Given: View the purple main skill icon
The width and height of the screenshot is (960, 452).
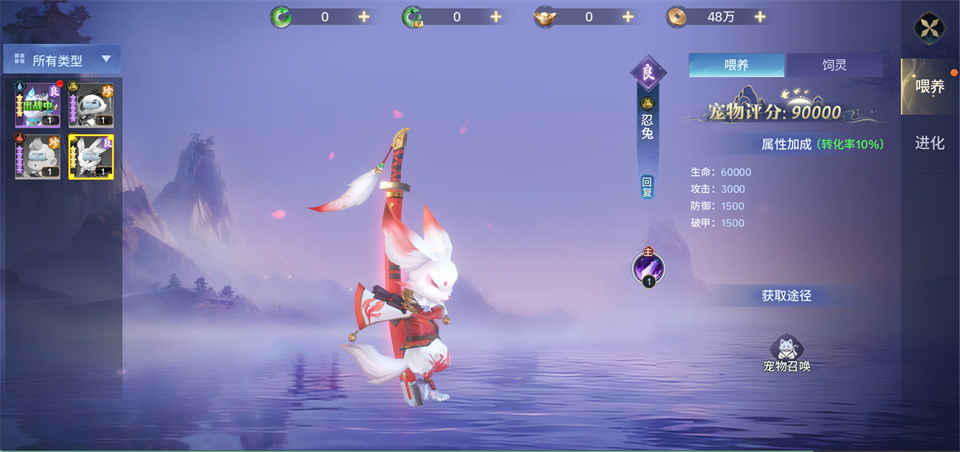Looking at the screenshot, I should tap(648, 267).
